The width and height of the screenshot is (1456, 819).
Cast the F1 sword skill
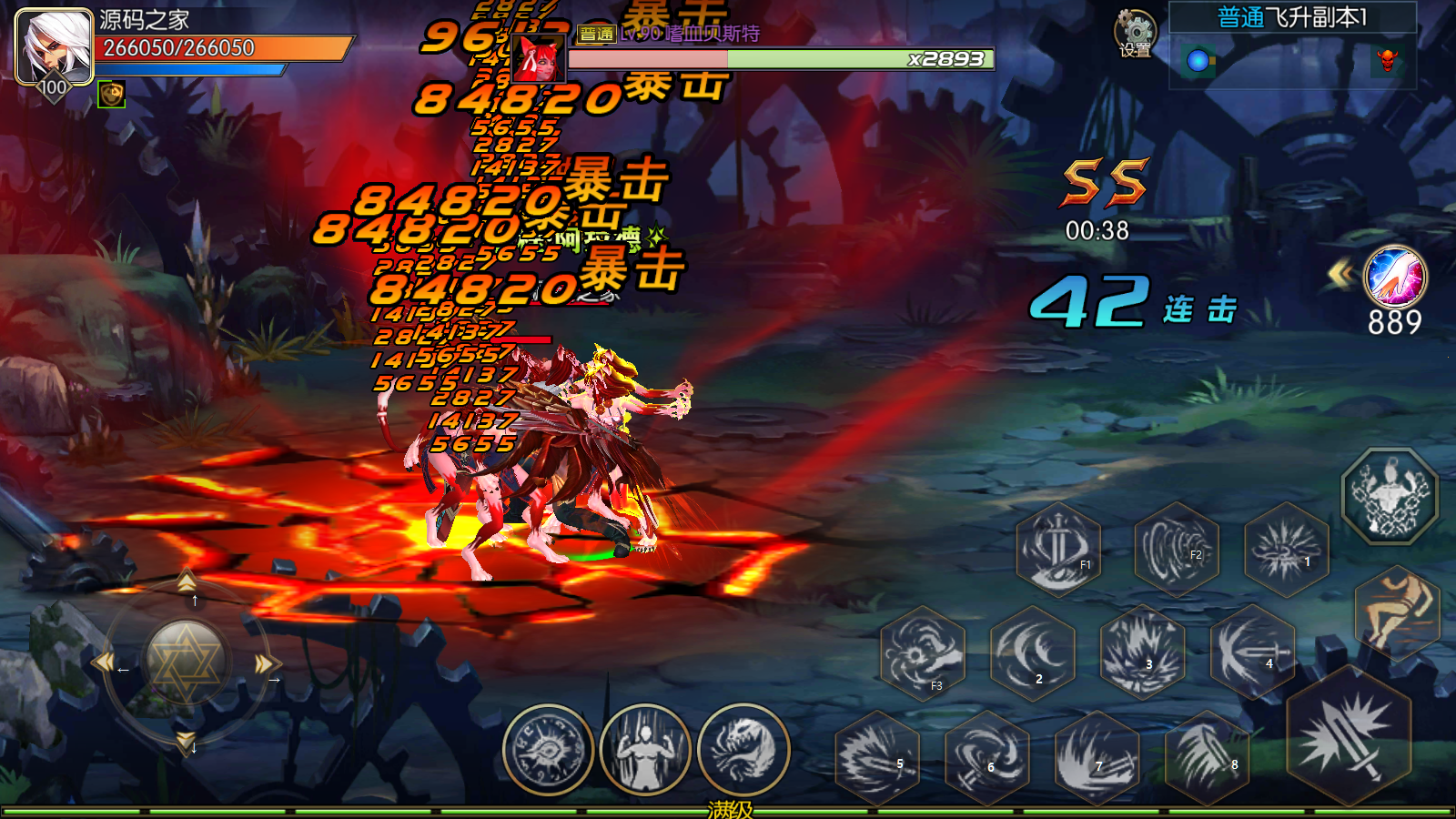pyautogui.click(x=1058, y=549)
